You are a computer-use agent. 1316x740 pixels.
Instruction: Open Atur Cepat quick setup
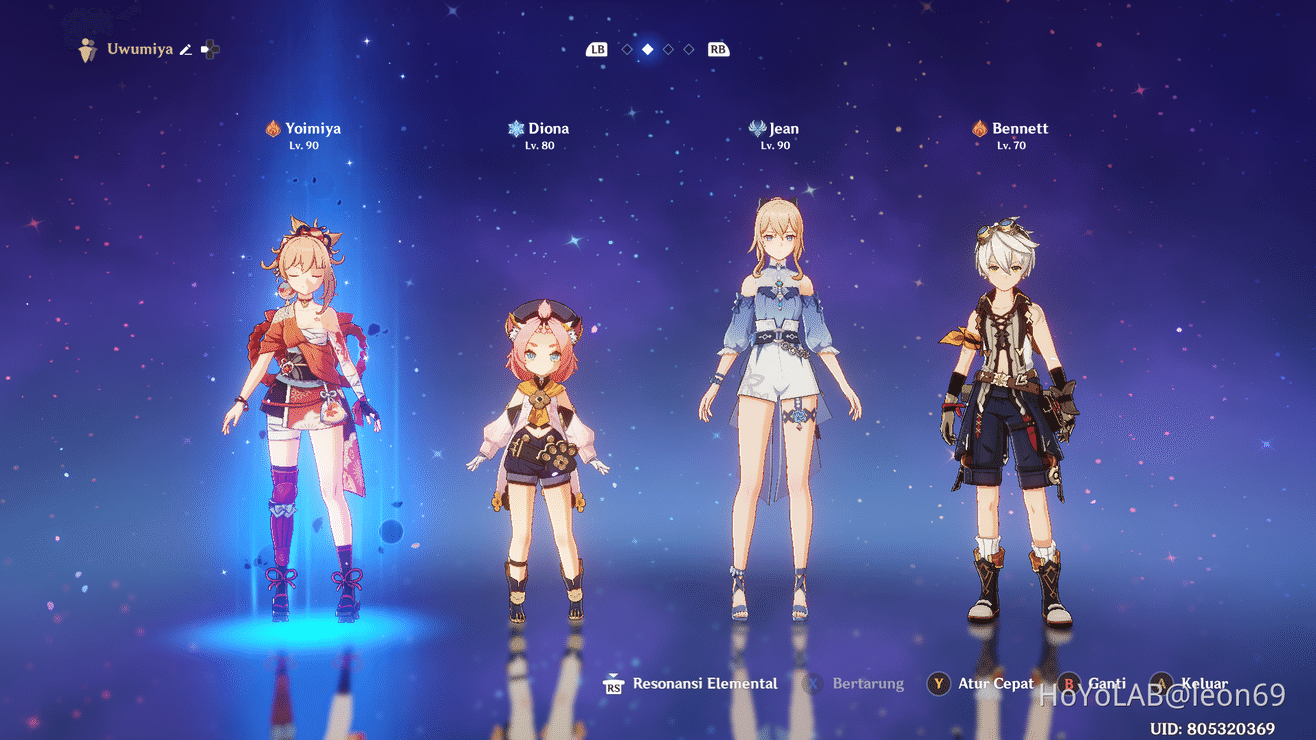click(x=995, y=684)
